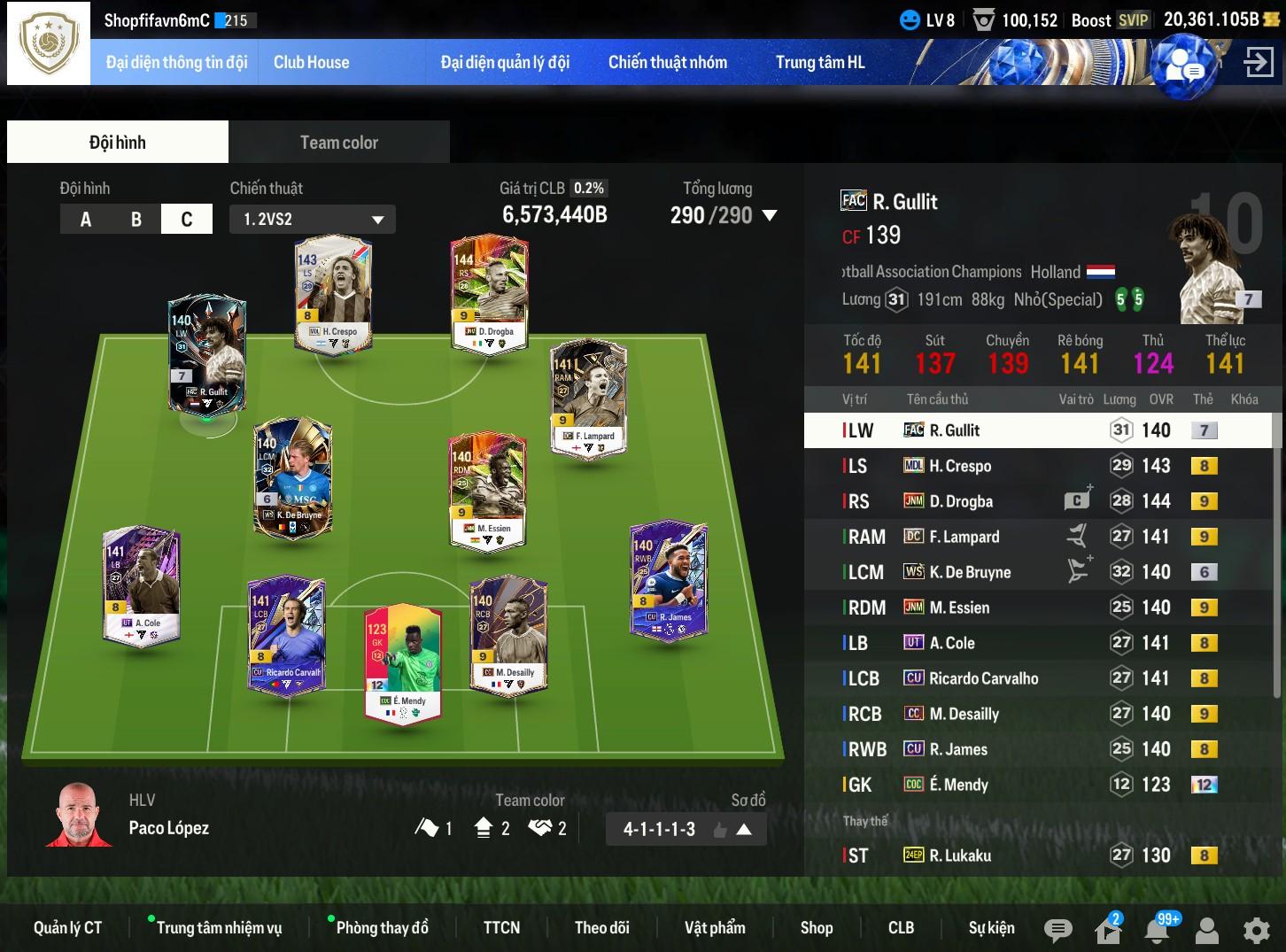Open Phòng thay đồ
Image resolution: width=1286 pixels, height=952 pixels.
pos(382,928)
